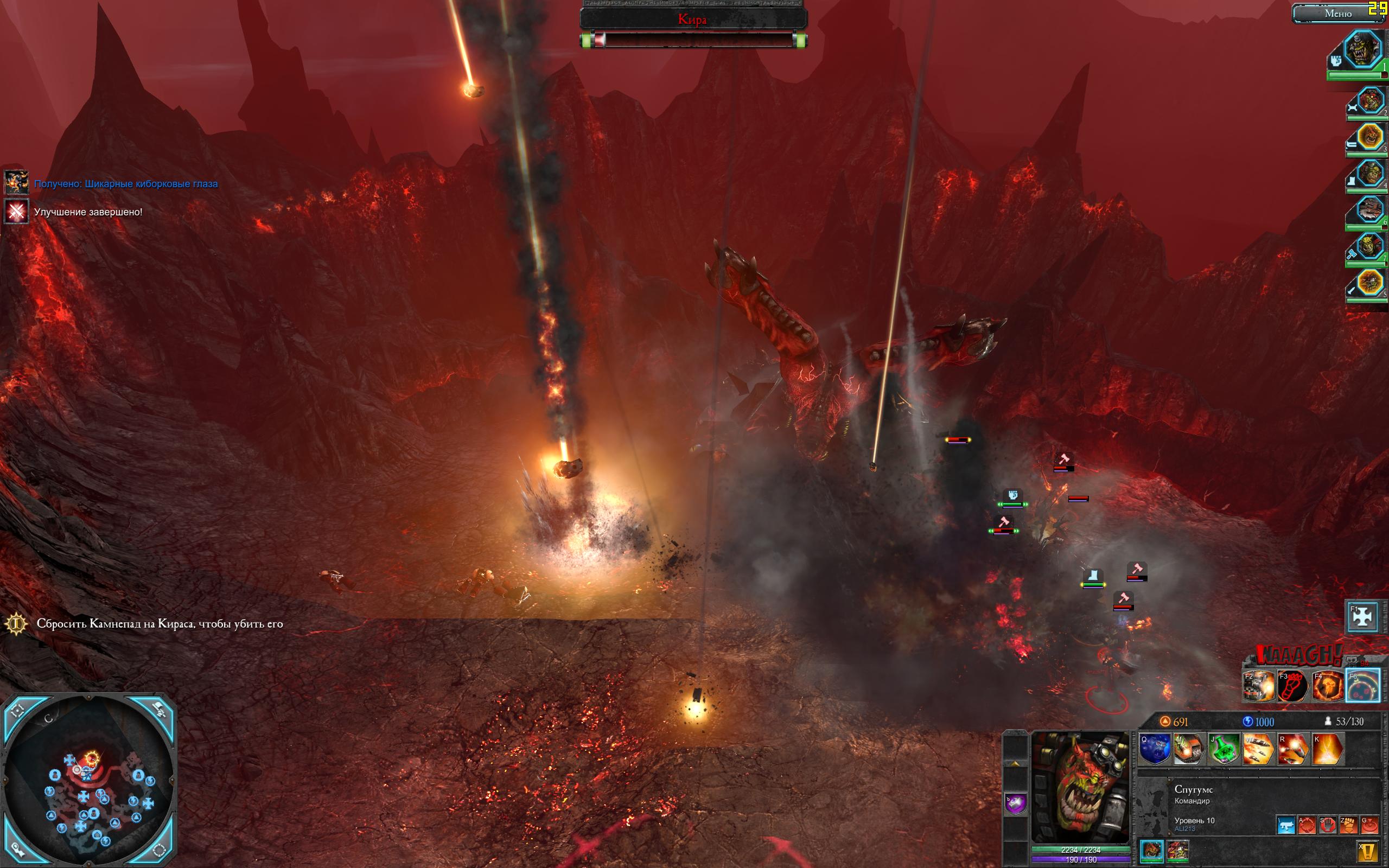Activate the F2 rocket barrage ability
Image resolution: width=1389 pixels, height=868 pixels.
coord(1258,686)
